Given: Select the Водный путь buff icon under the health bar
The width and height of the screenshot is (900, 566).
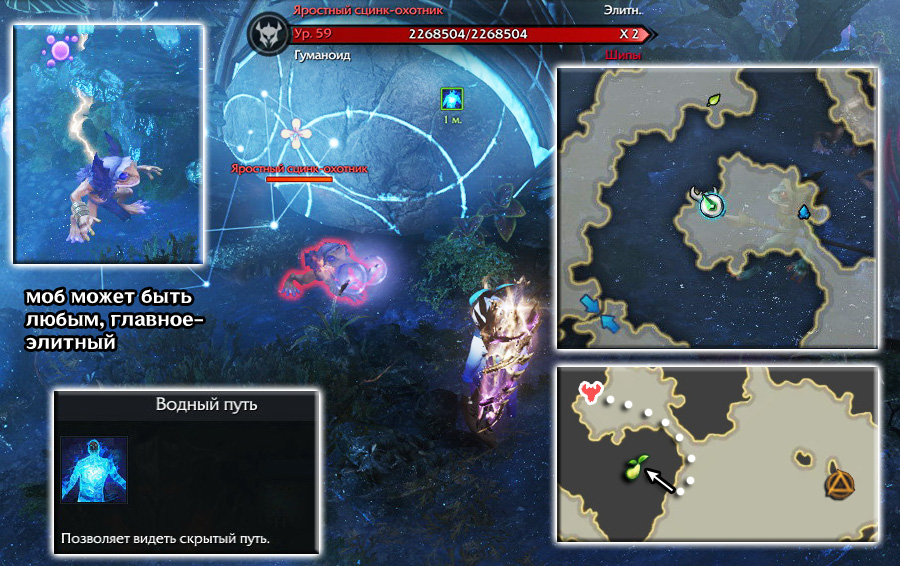Looking at the screenshot, I should [x=452, y=98].
